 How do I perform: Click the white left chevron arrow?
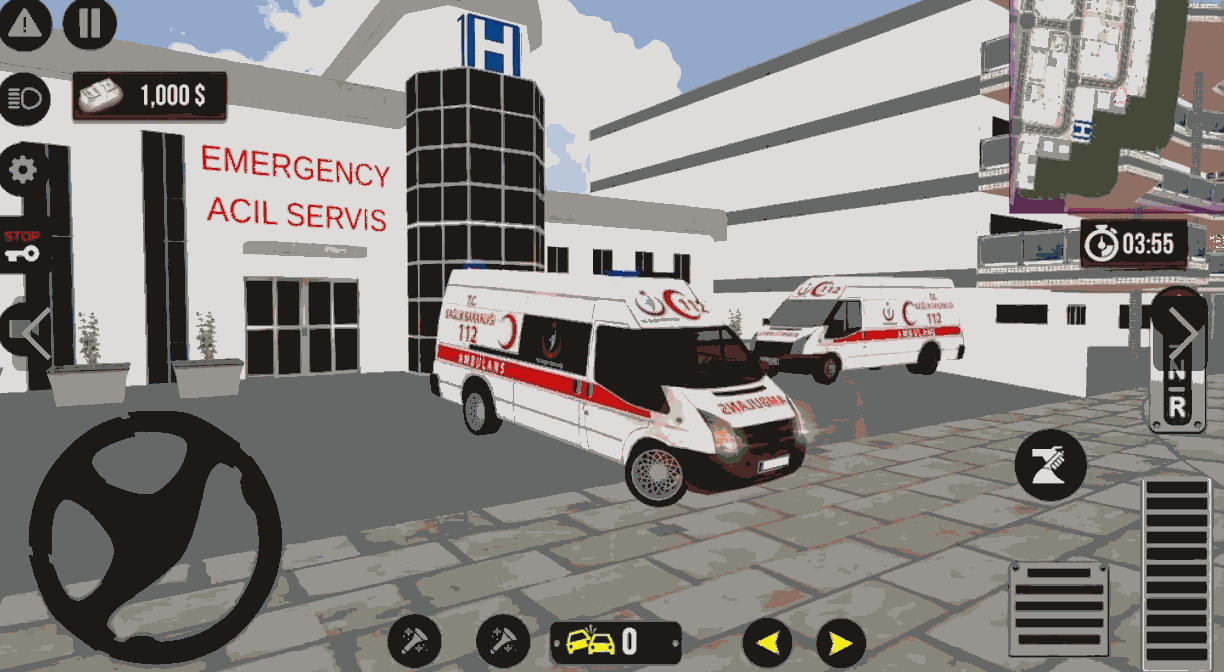point(36,333)
